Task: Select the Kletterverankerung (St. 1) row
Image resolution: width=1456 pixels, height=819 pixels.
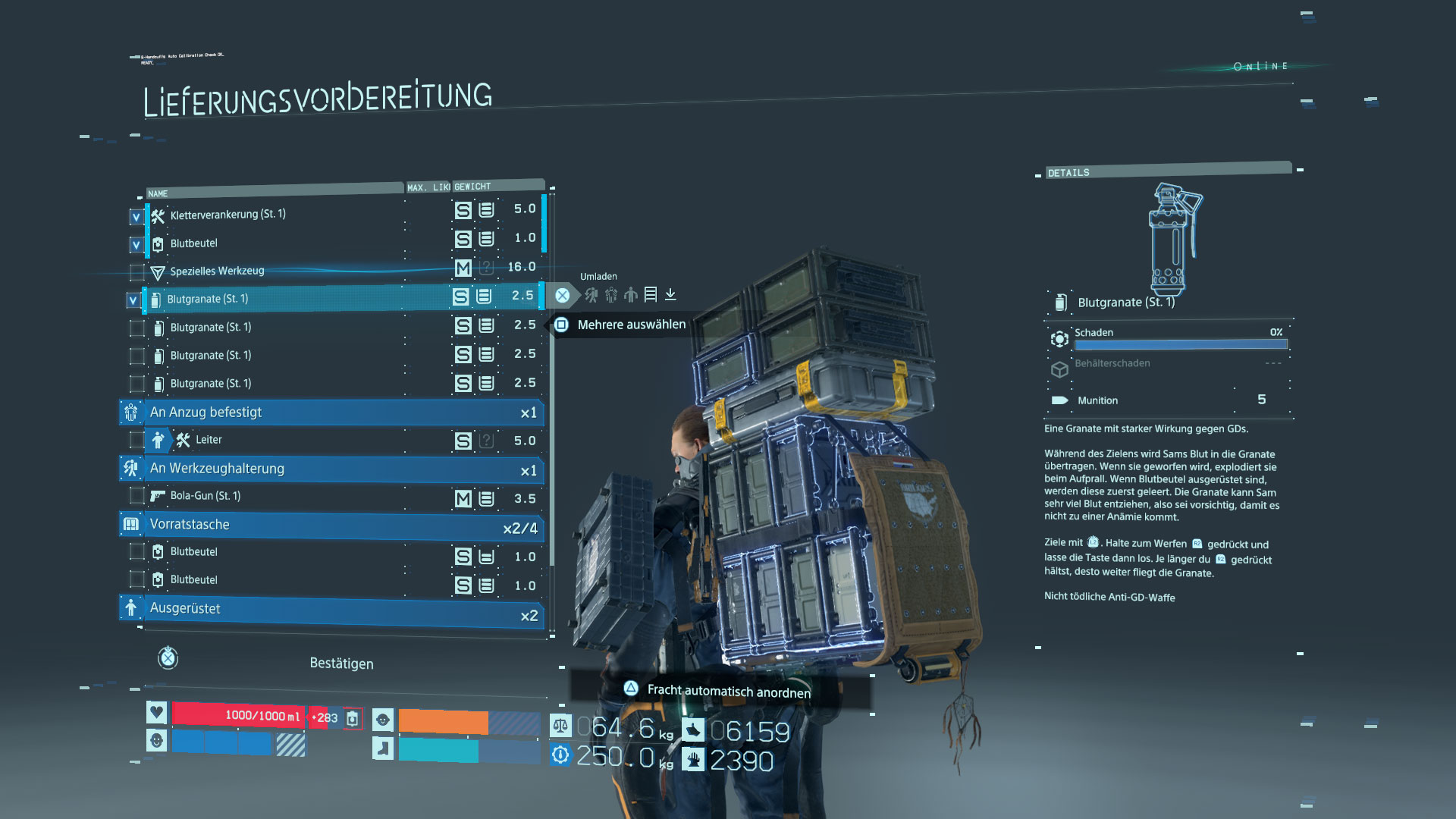Action: (x=227, y=215)
